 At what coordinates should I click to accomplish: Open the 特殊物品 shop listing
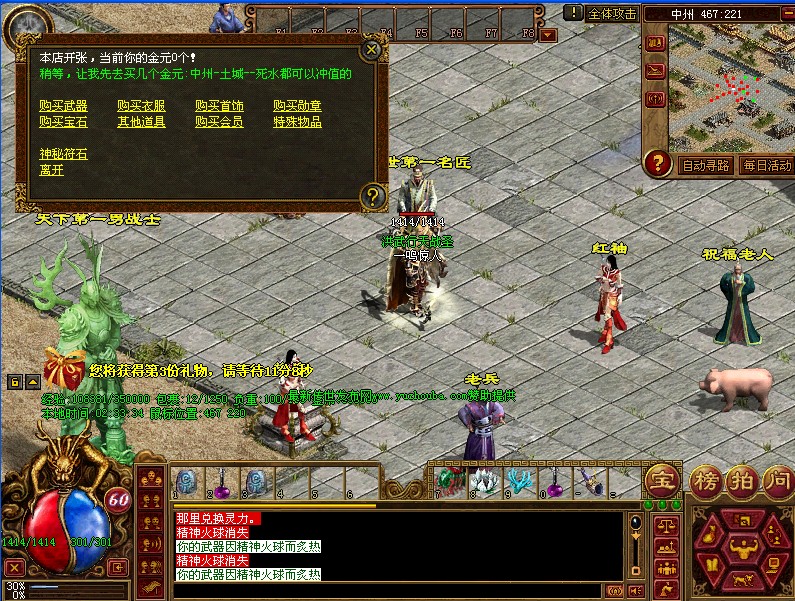(x=297, y=122)
